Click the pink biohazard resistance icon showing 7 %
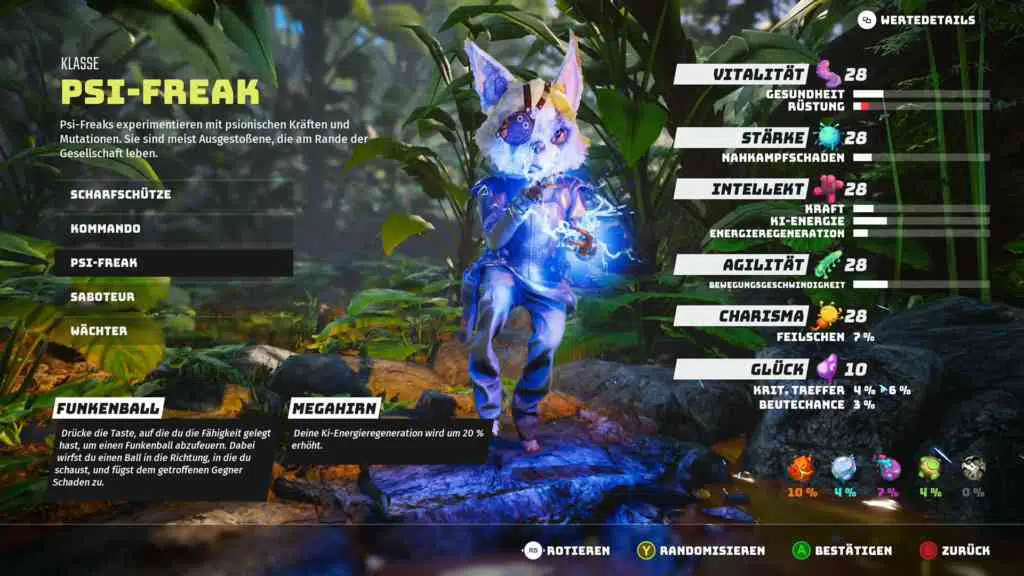 click(887, 469)
